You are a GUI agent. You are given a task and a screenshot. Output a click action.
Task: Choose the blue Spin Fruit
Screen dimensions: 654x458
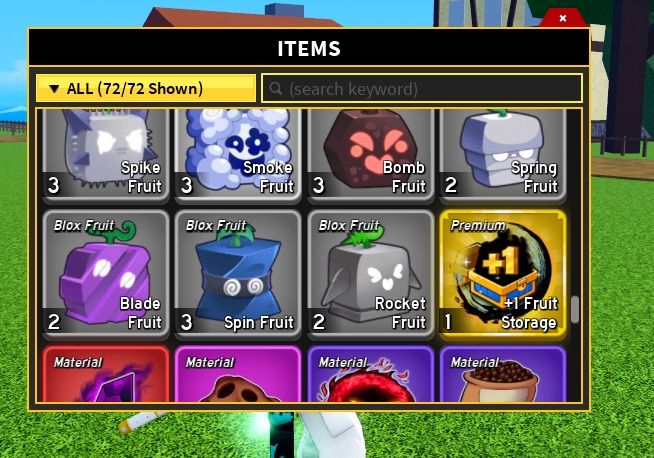237,273
